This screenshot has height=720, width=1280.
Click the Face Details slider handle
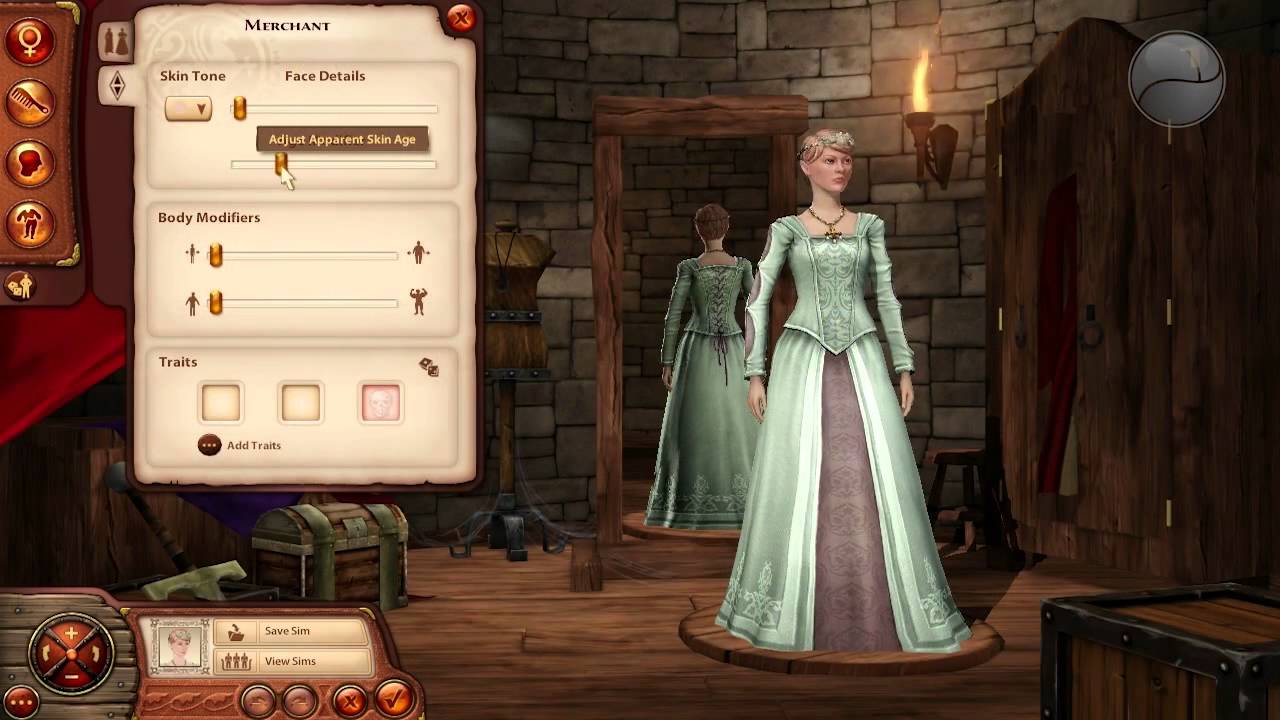[239, 109]
